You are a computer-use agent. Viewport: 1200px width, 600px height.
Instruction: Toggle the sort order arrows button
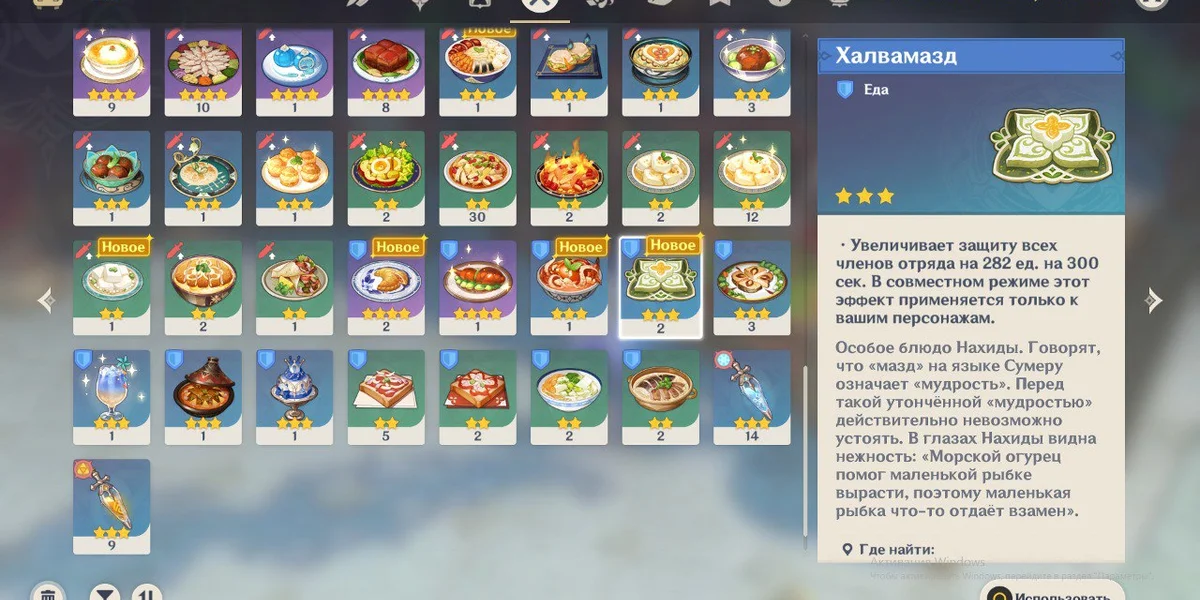146,593
